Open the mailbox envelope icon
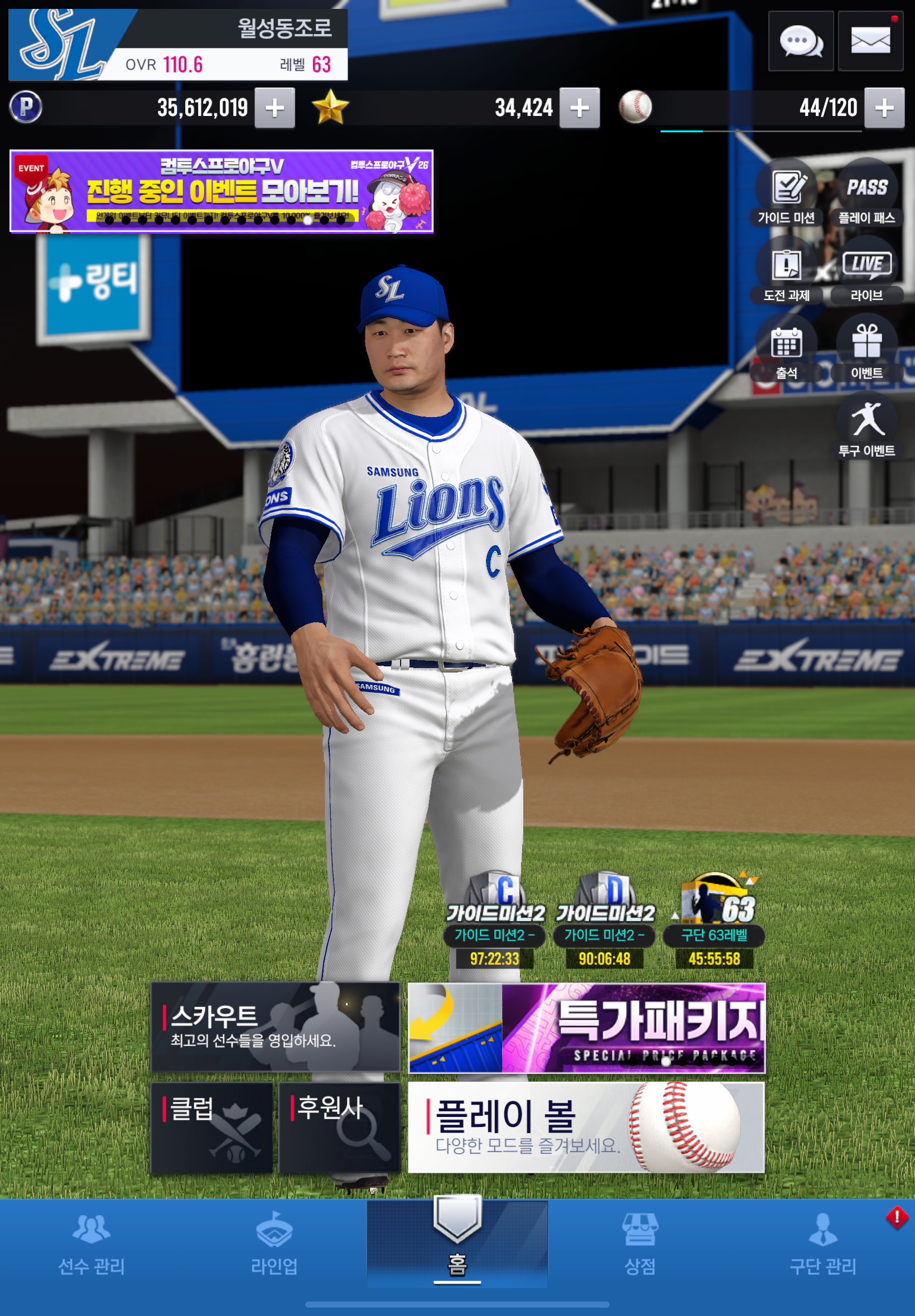This screenshot has height=1316, width=915. [870, 41]
